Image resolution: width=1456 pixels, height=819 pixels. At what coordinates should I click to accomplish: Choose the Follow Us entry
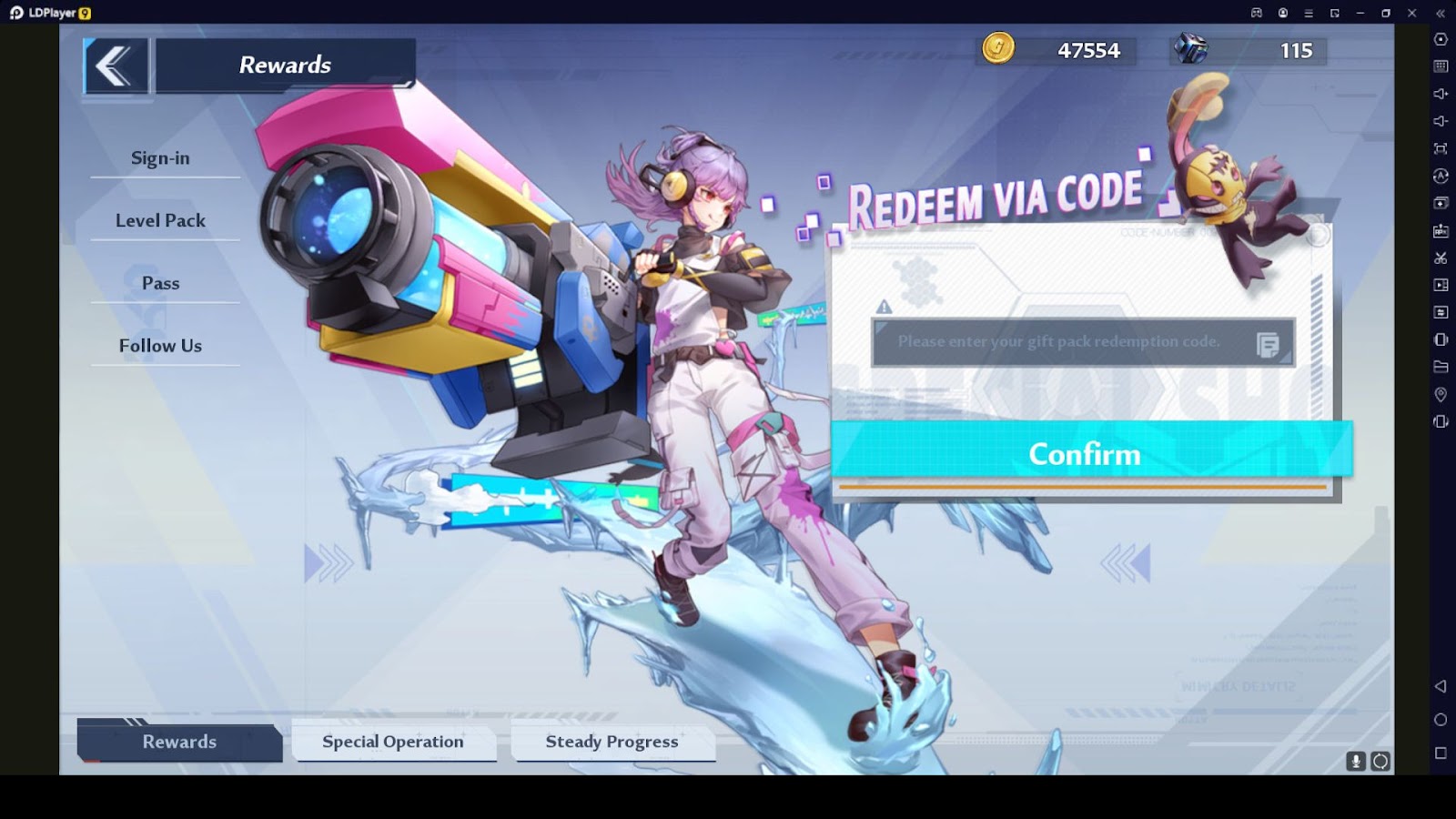[x=161, y=346]
